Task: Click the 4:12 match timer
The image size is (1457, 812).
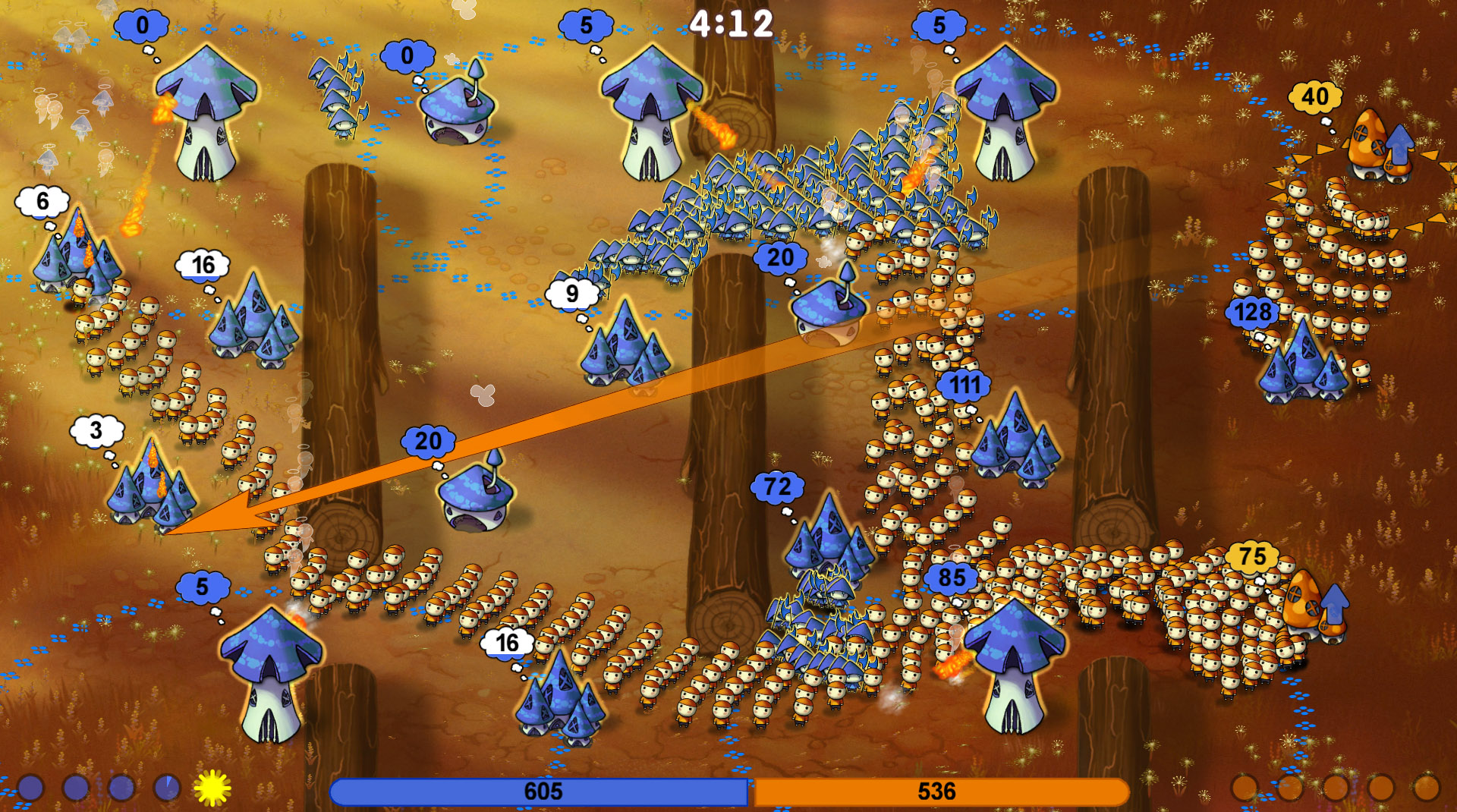Action: (731, 23)
